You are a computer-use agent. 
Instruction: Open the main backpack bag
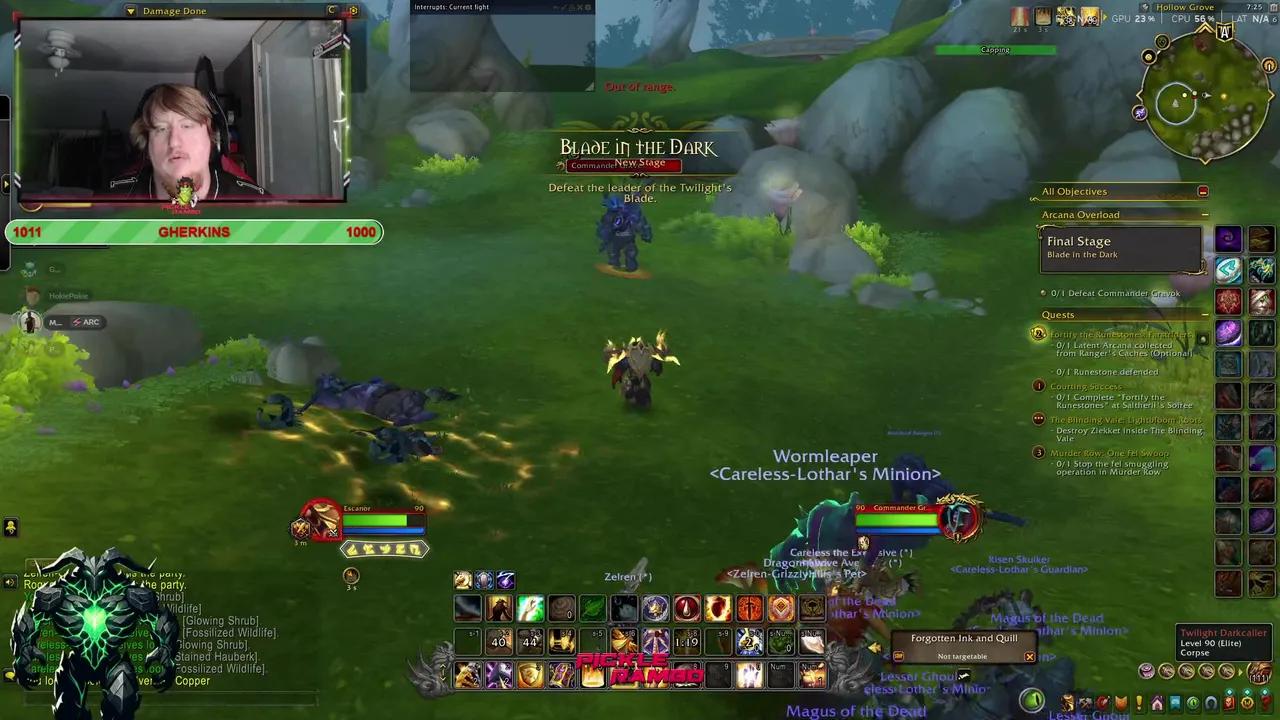1259,672
